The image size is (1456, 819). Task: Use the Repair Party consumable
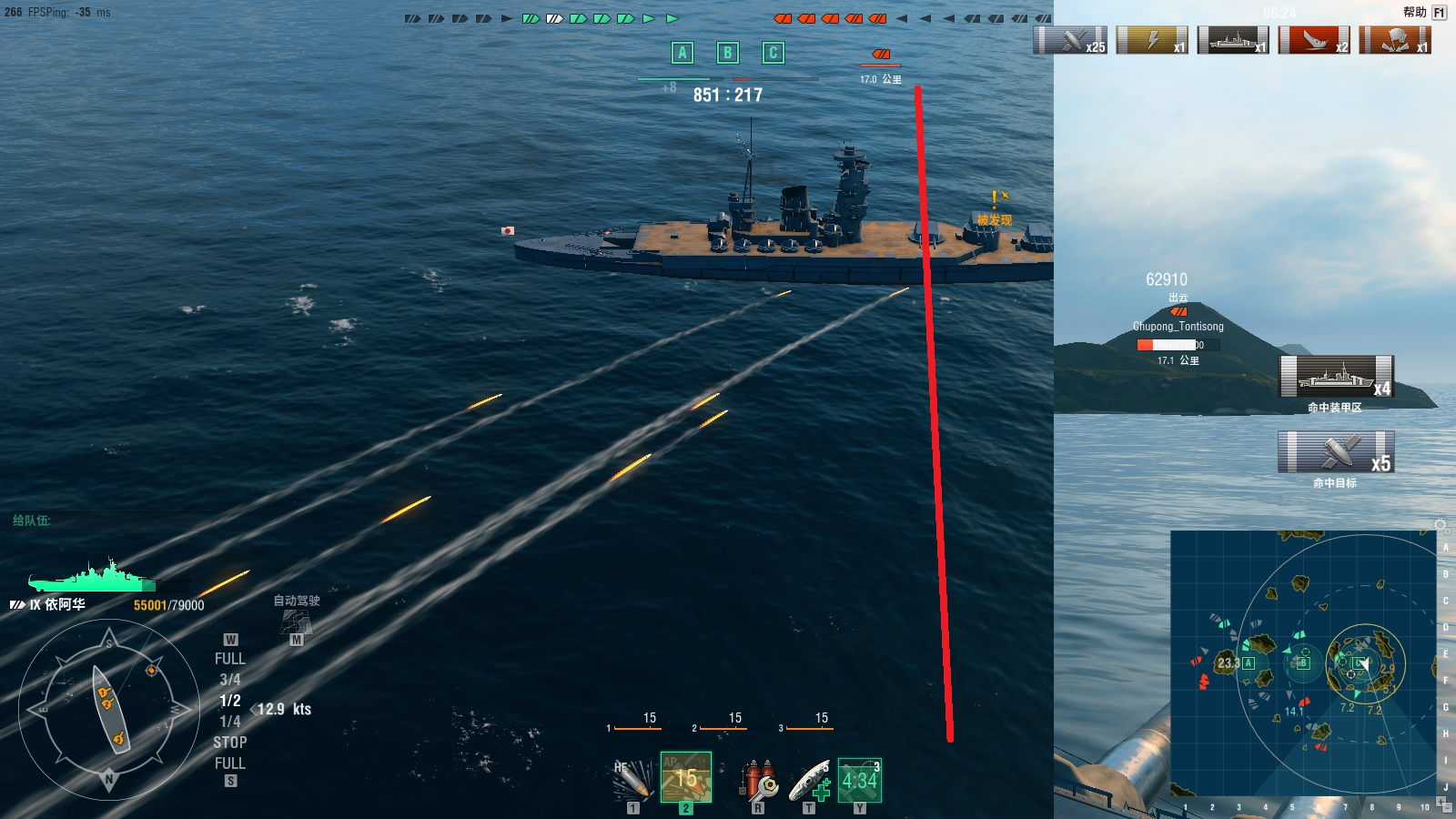809,780
